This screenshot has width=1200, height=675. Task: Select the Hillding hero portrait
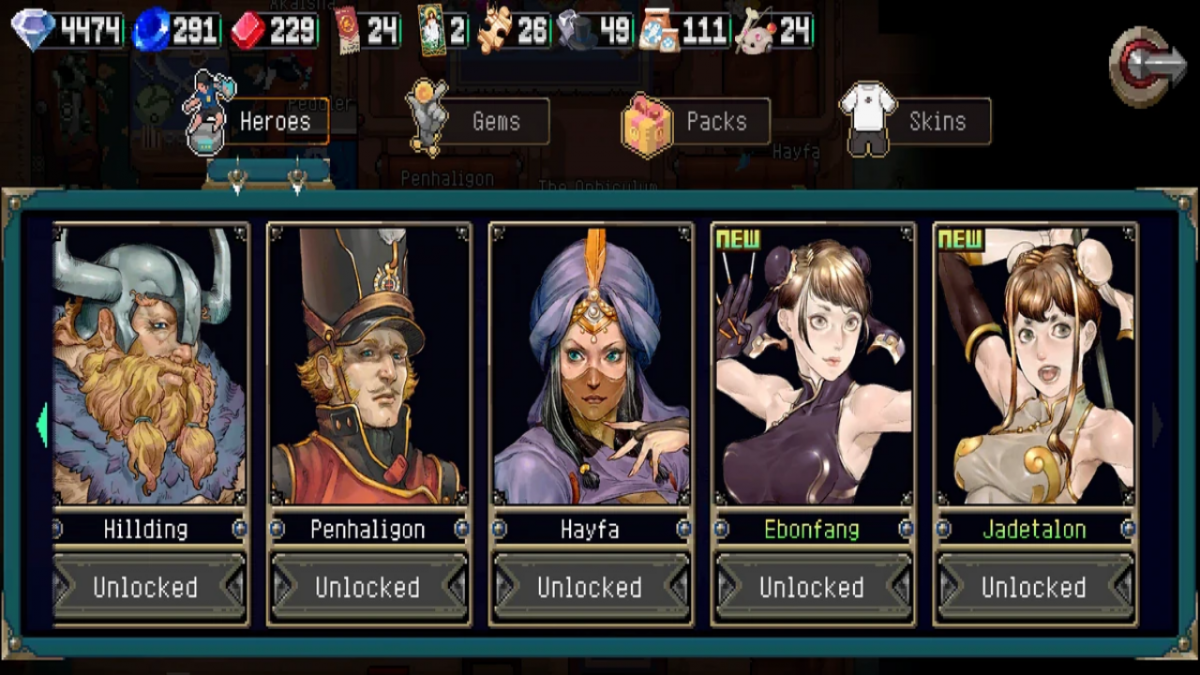coord(150,365)
